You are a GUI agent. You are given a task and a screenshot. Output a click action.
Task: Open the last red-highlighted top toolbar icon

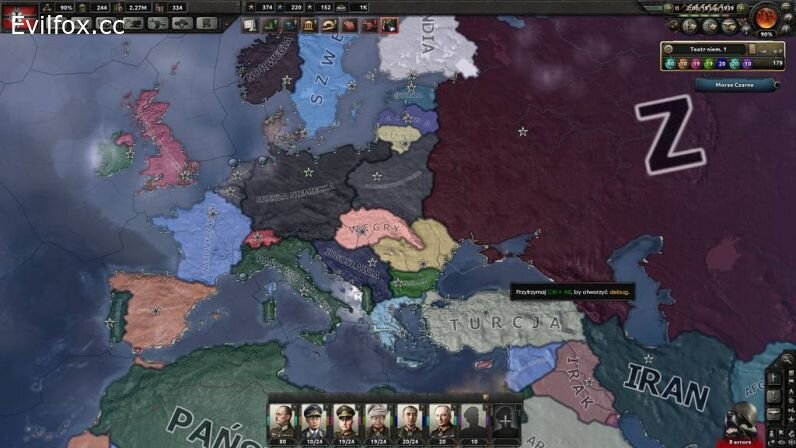[389, 24]
